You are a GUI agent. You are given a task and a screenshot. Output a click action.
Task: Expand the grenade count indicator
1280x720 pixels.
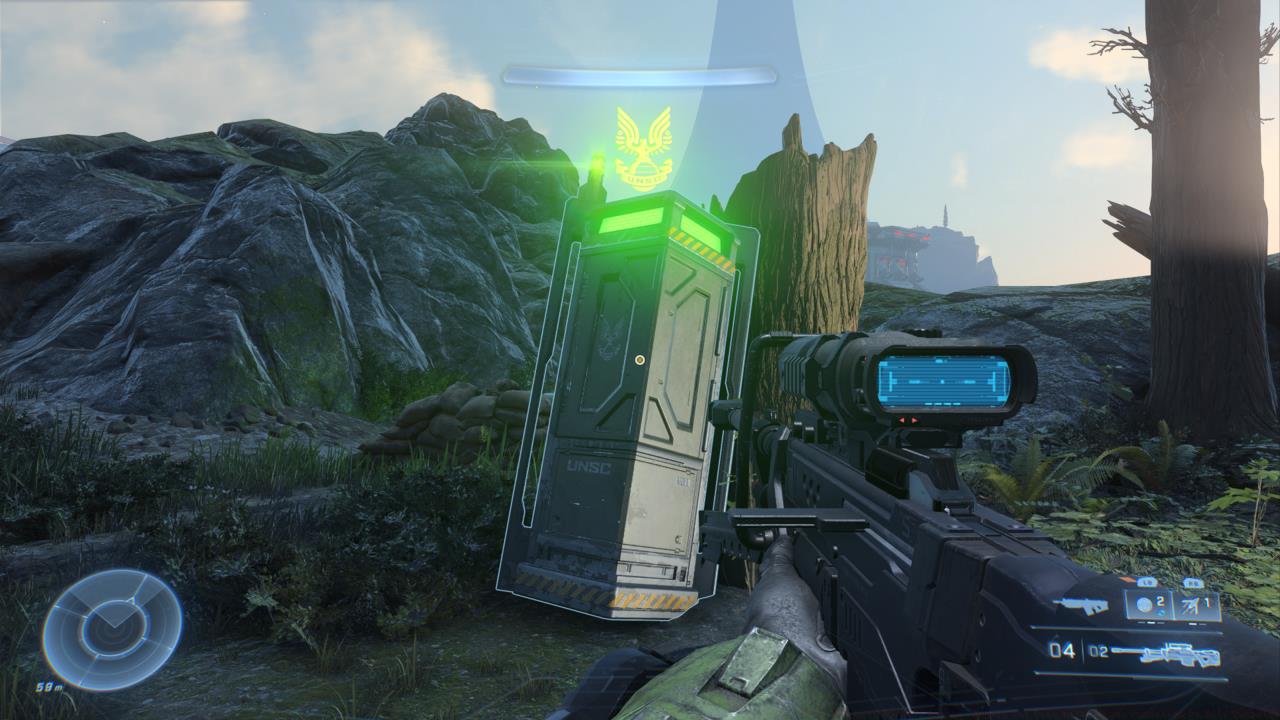pyautogui.click(x=1161, y=600)
